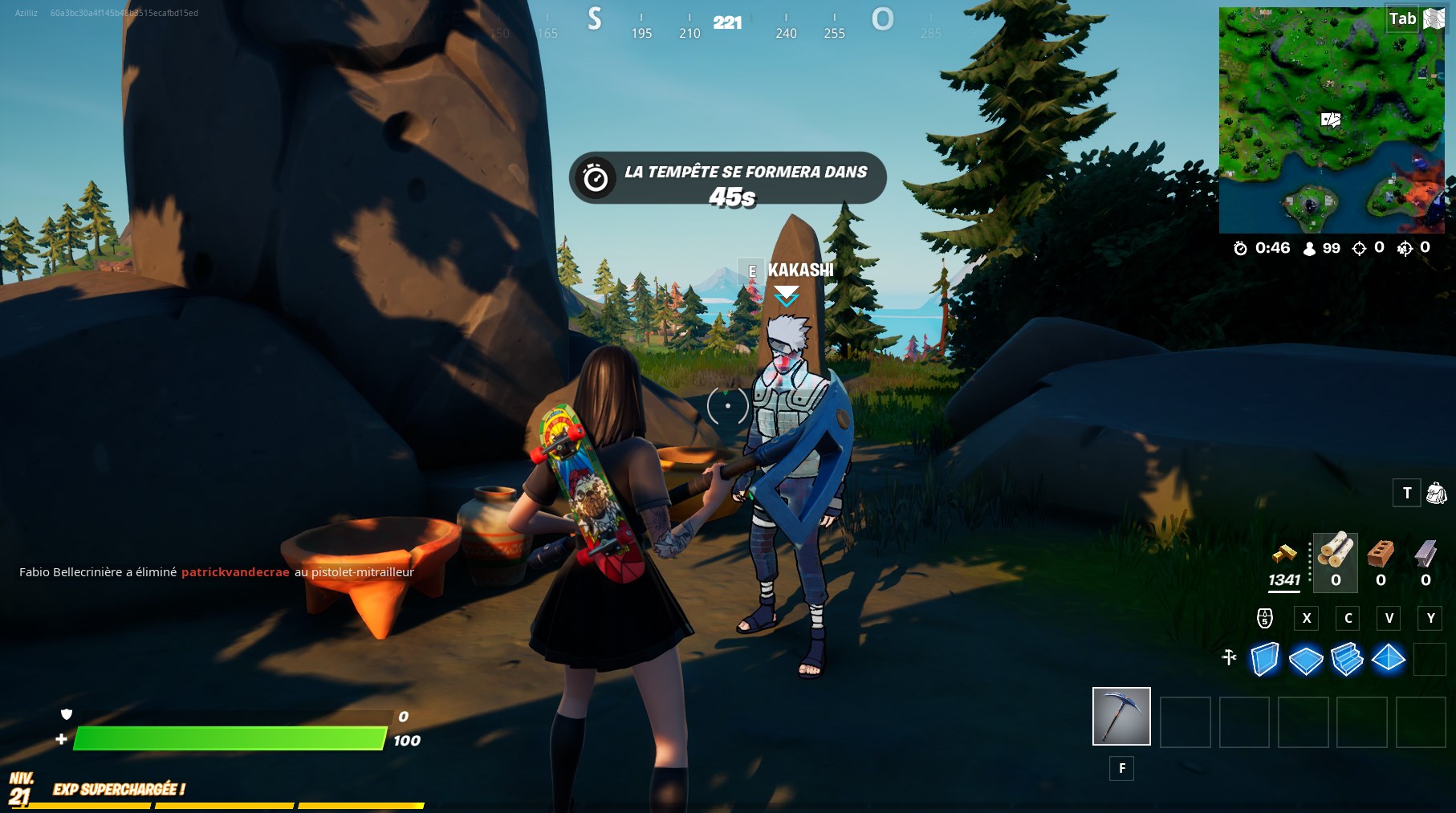1456x813 pixels.
Task: Click the eliminations crosshair icon under the minimap
Action: coord(1359,248)
